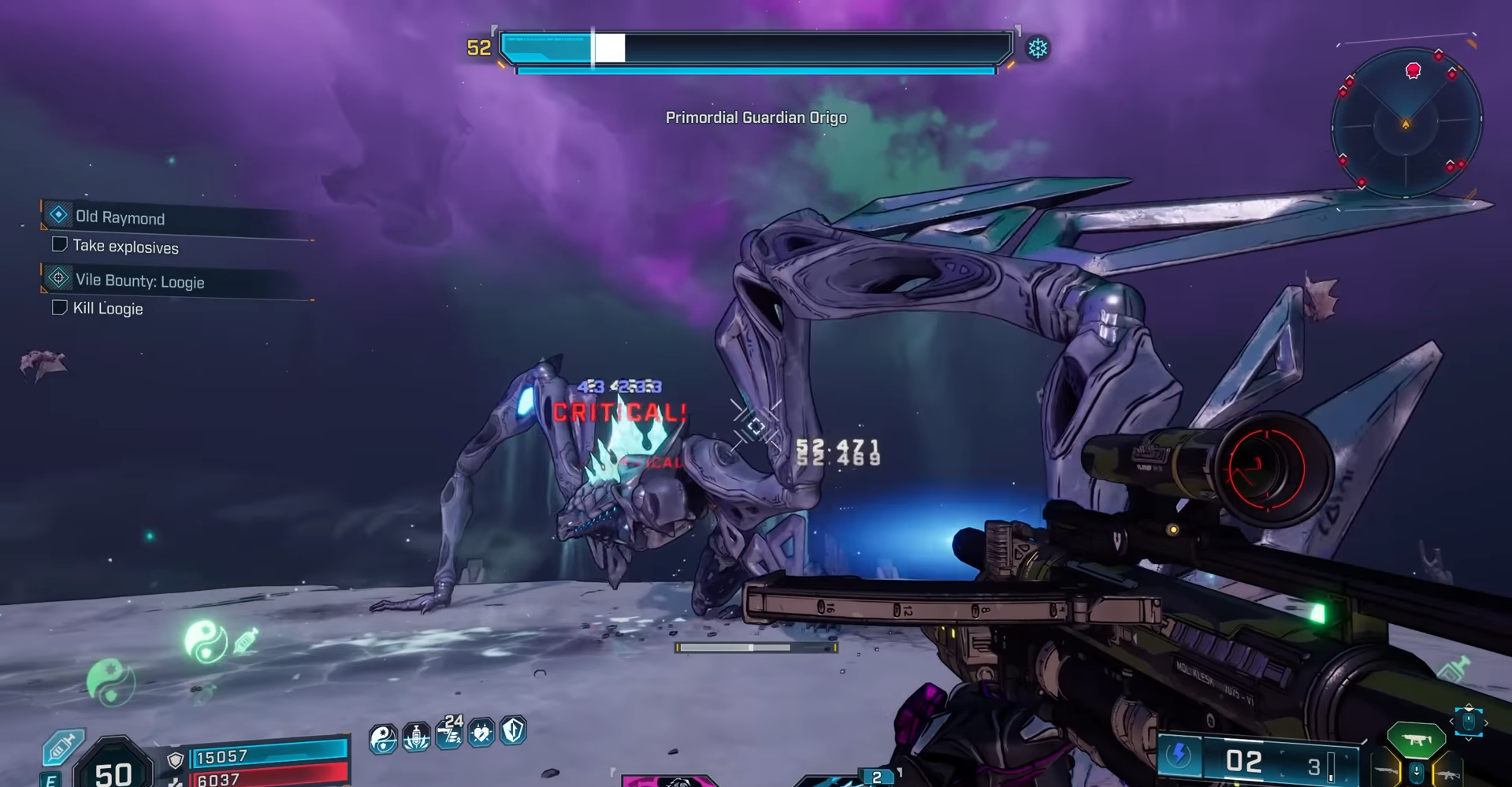Check the Kill Loogie objective box

[60, 307]
